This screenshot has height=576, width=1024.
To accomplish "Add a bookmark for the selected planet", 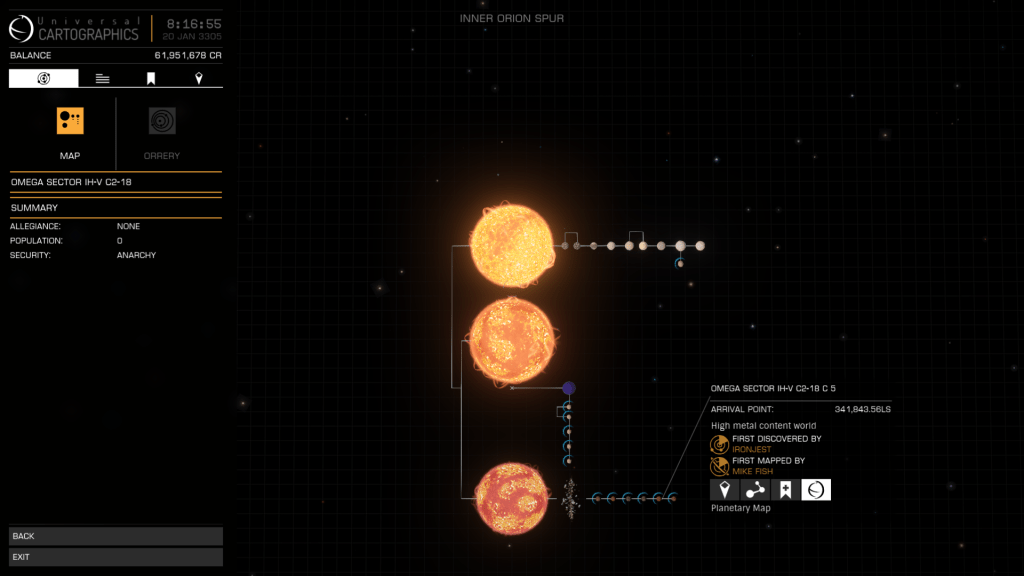I will click(x=786, y=489).
